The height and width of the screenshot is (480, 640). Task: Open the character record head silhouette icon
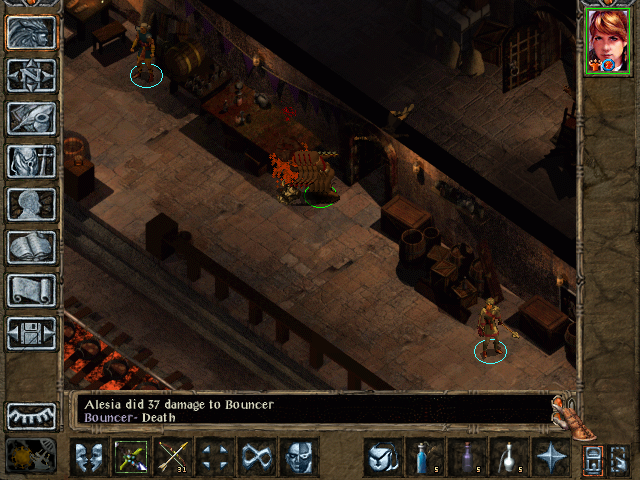pyautogui.click(x=32, y=204)
